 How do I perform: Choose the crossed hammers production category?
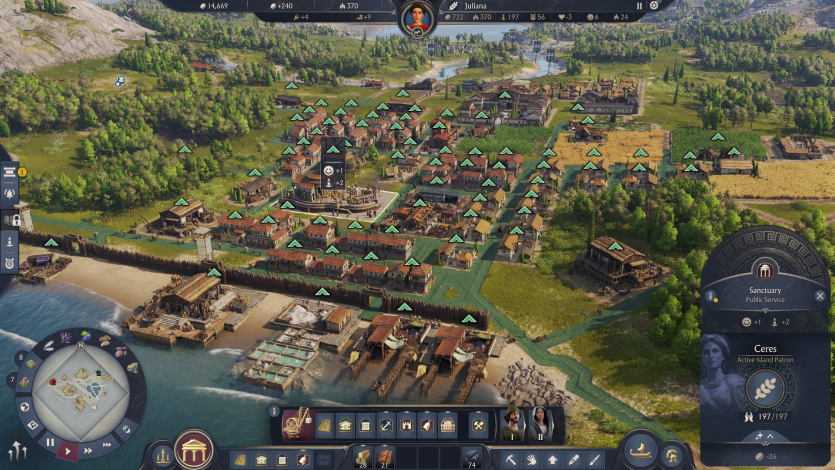click(x=479, y=424)
